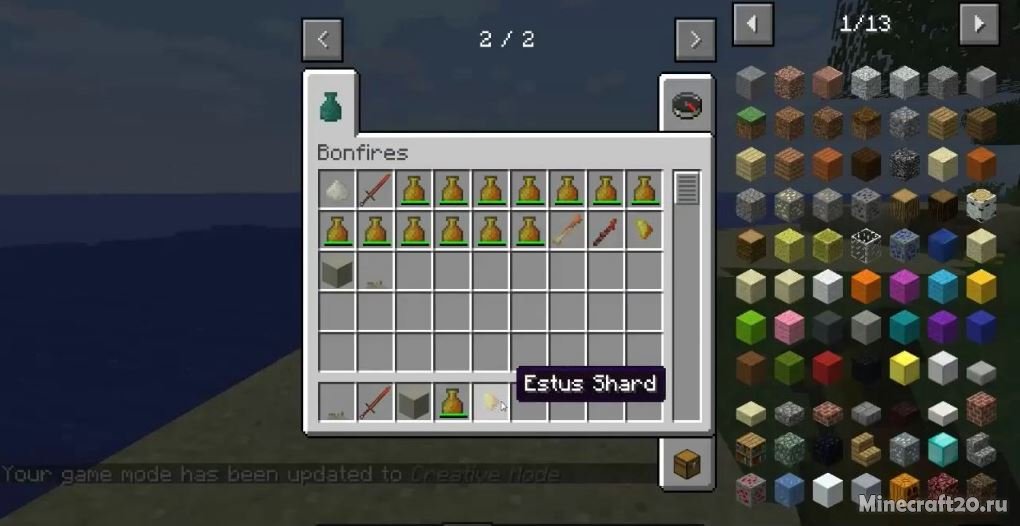The height and width of the screenshot is (526, 1020).
Task: Select the Estus Flask in the hotbar
Action: coord(452,402)
